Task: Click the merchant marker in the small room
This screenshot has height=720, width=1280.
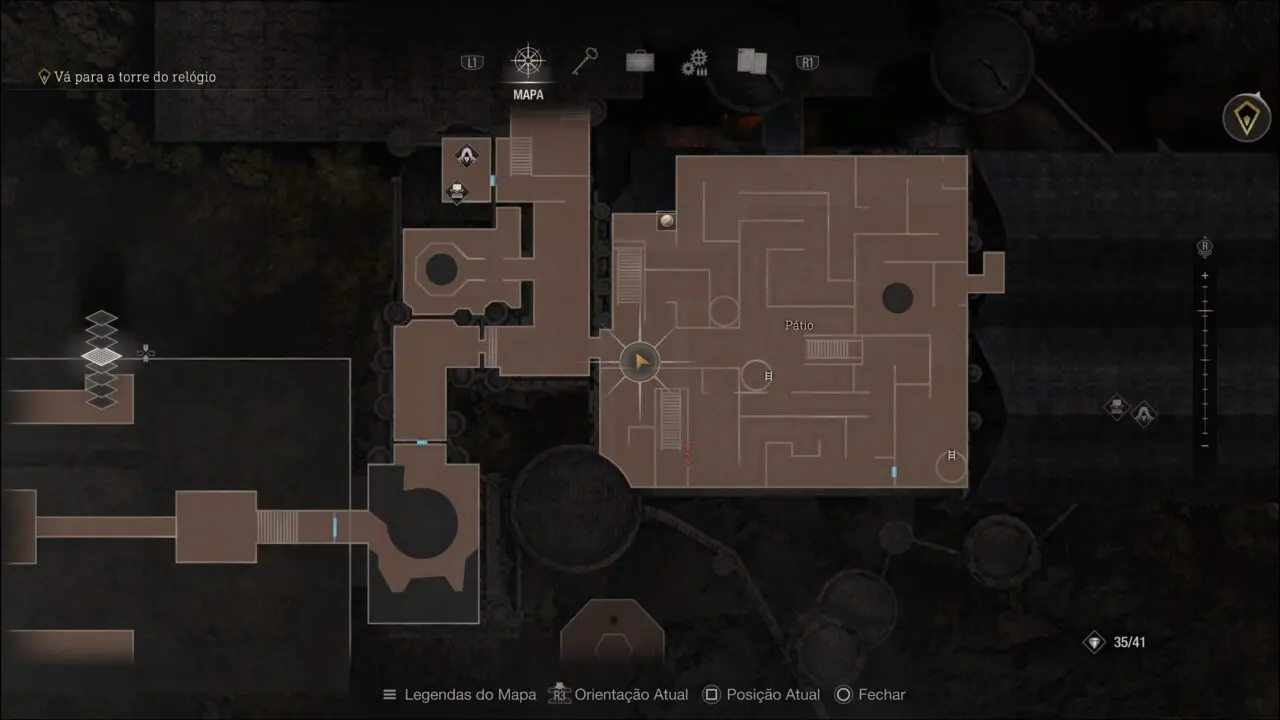Action: click(466, 155)
